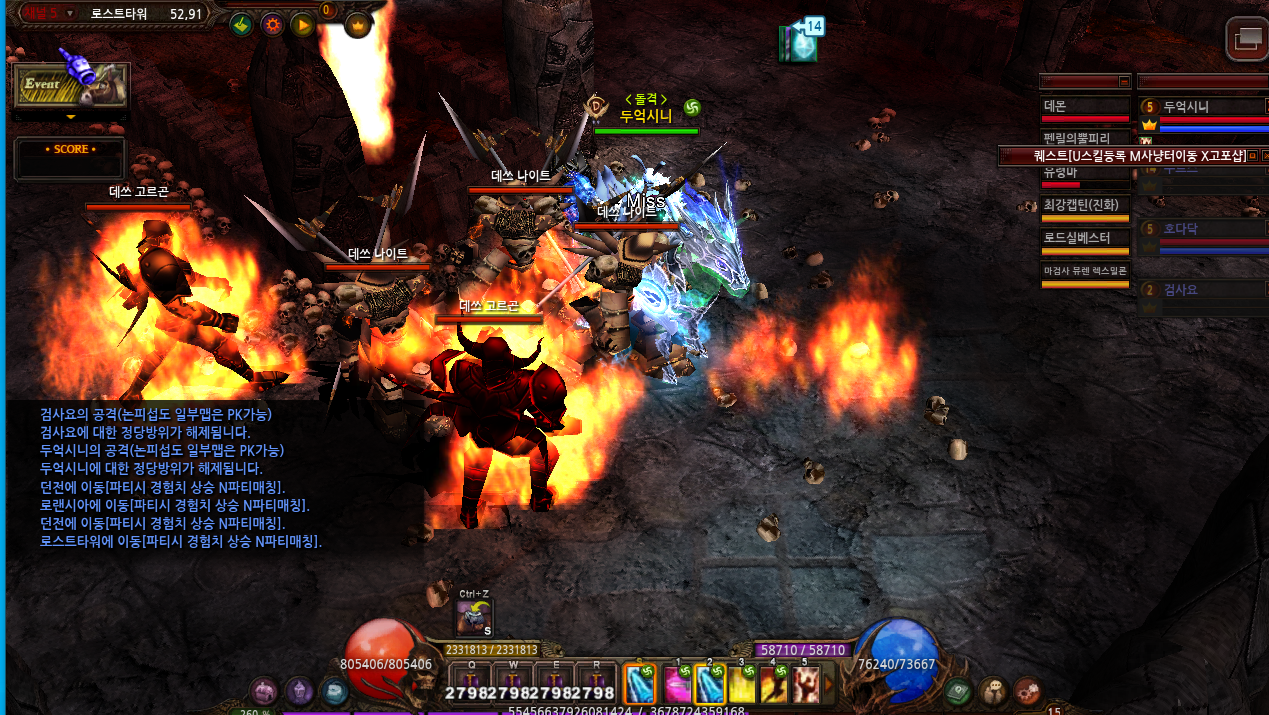
Task: Open the channel 5 dropdown
Action: [69, 13]
